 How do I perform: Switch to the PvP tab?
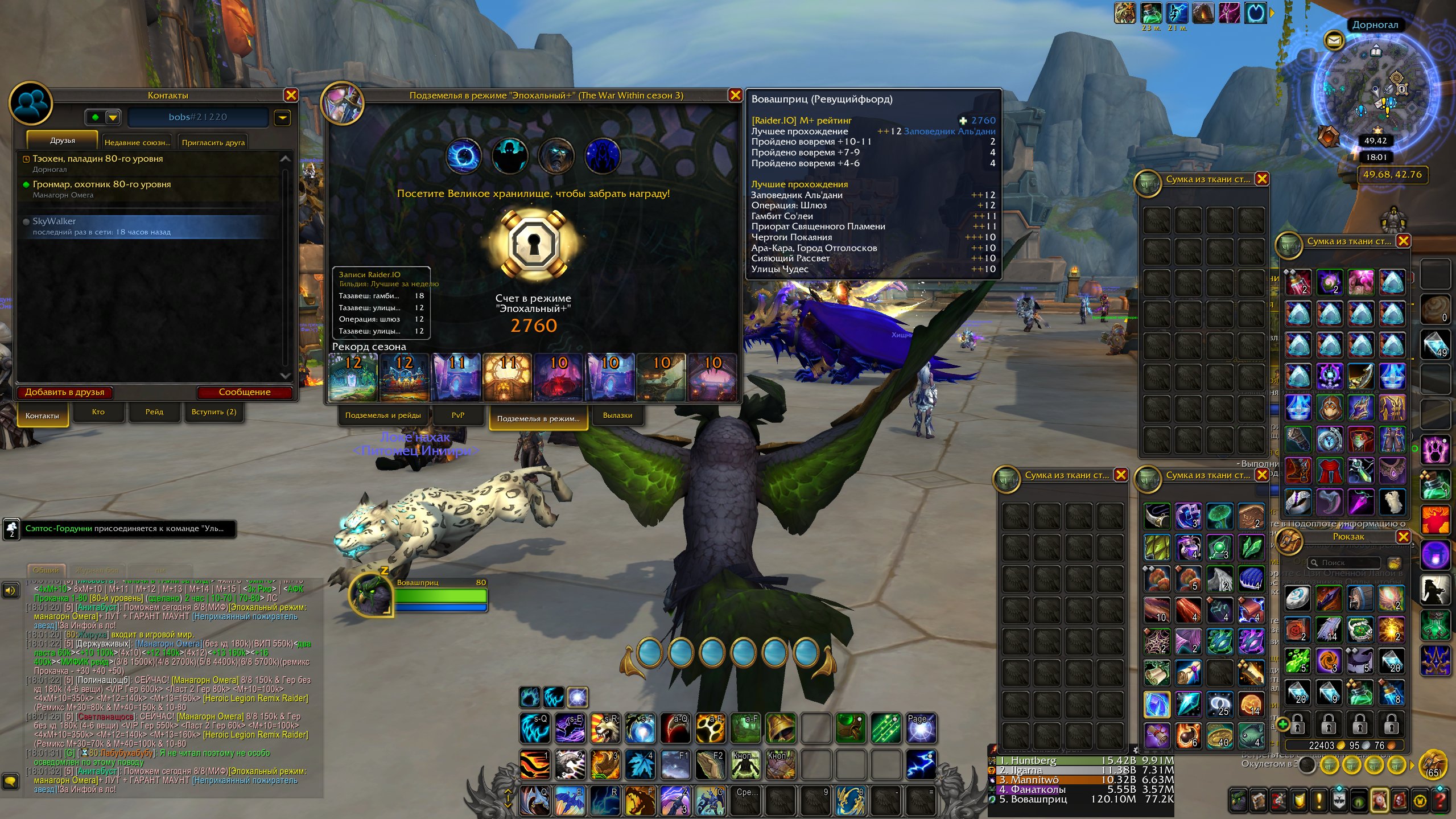click(x=459, y=415)
